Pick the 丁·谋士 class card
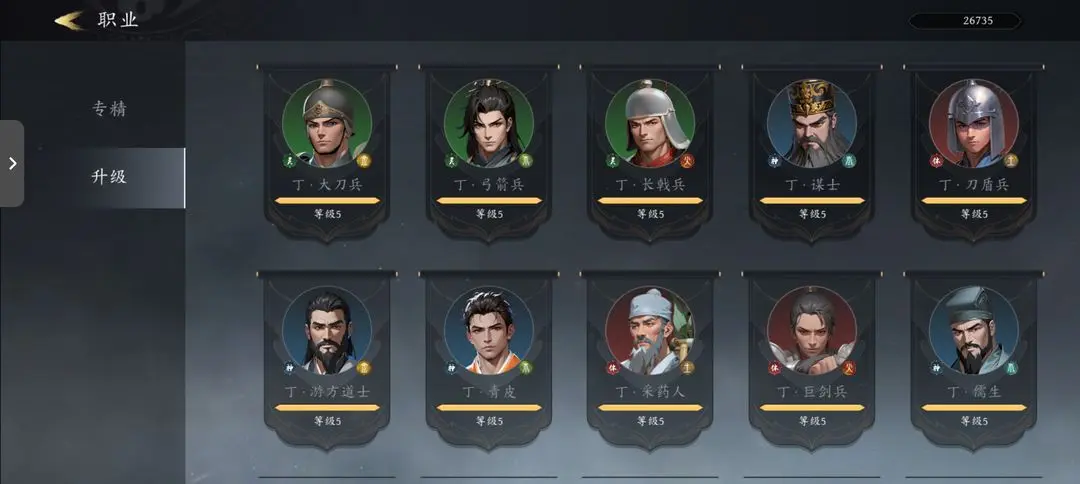 (811, 150)
